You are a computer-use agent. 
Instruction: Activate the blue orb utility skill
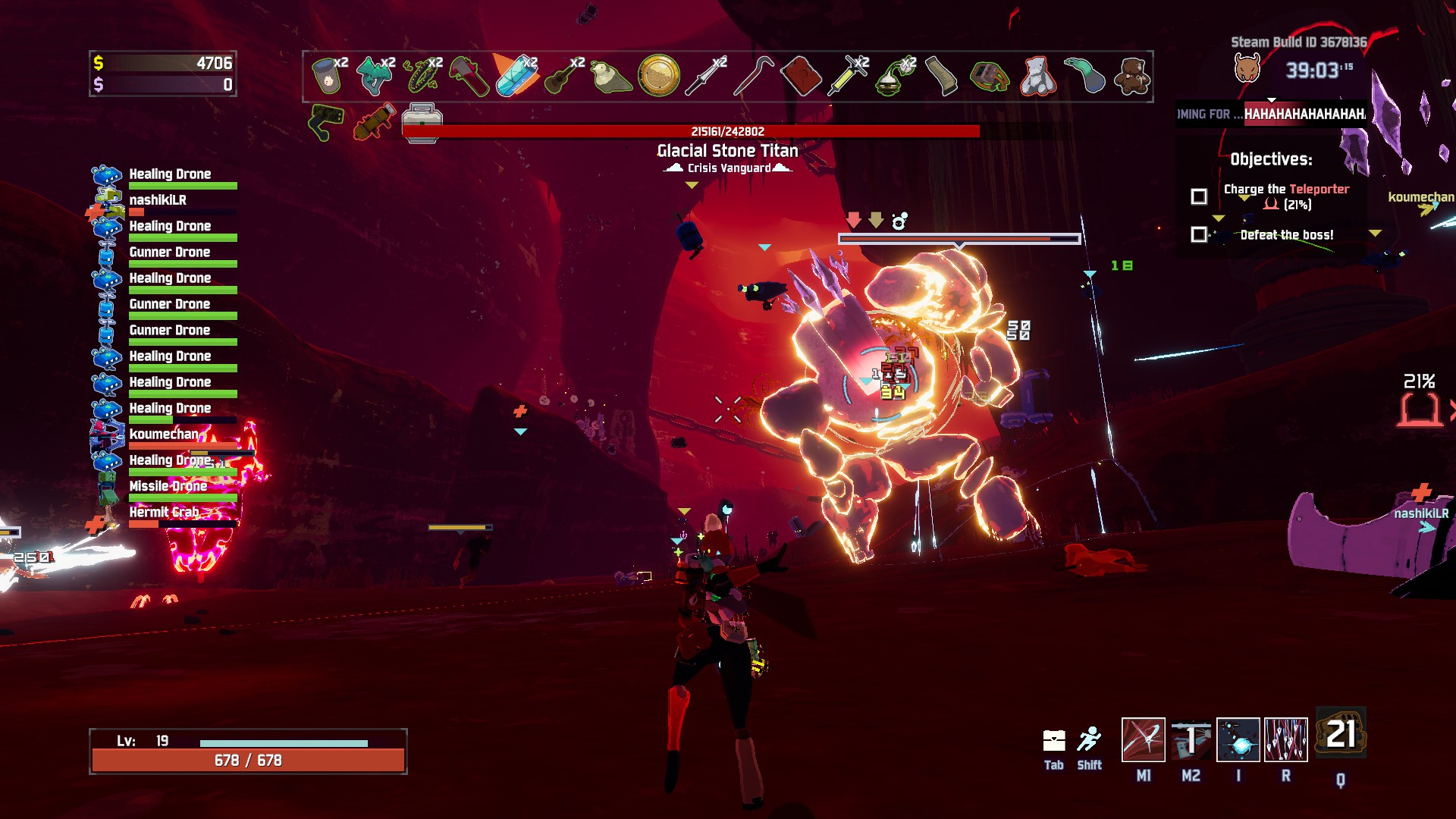click(x=1238, y=739)
